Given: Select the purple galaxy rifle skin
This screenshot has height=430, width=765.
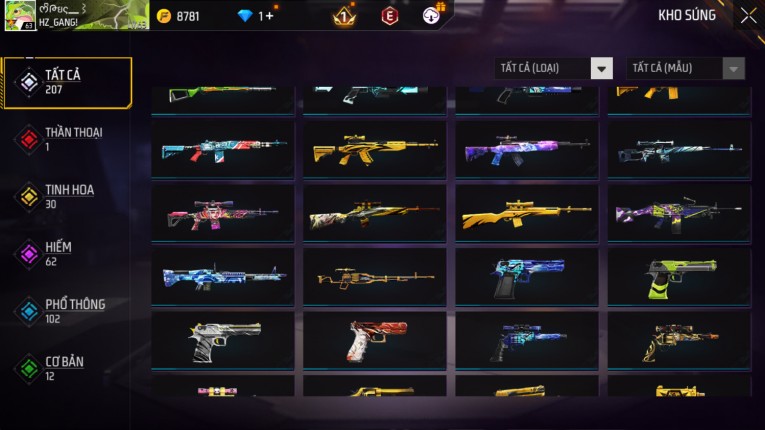Looking at the screenshot, I should (x=527, y=150).
